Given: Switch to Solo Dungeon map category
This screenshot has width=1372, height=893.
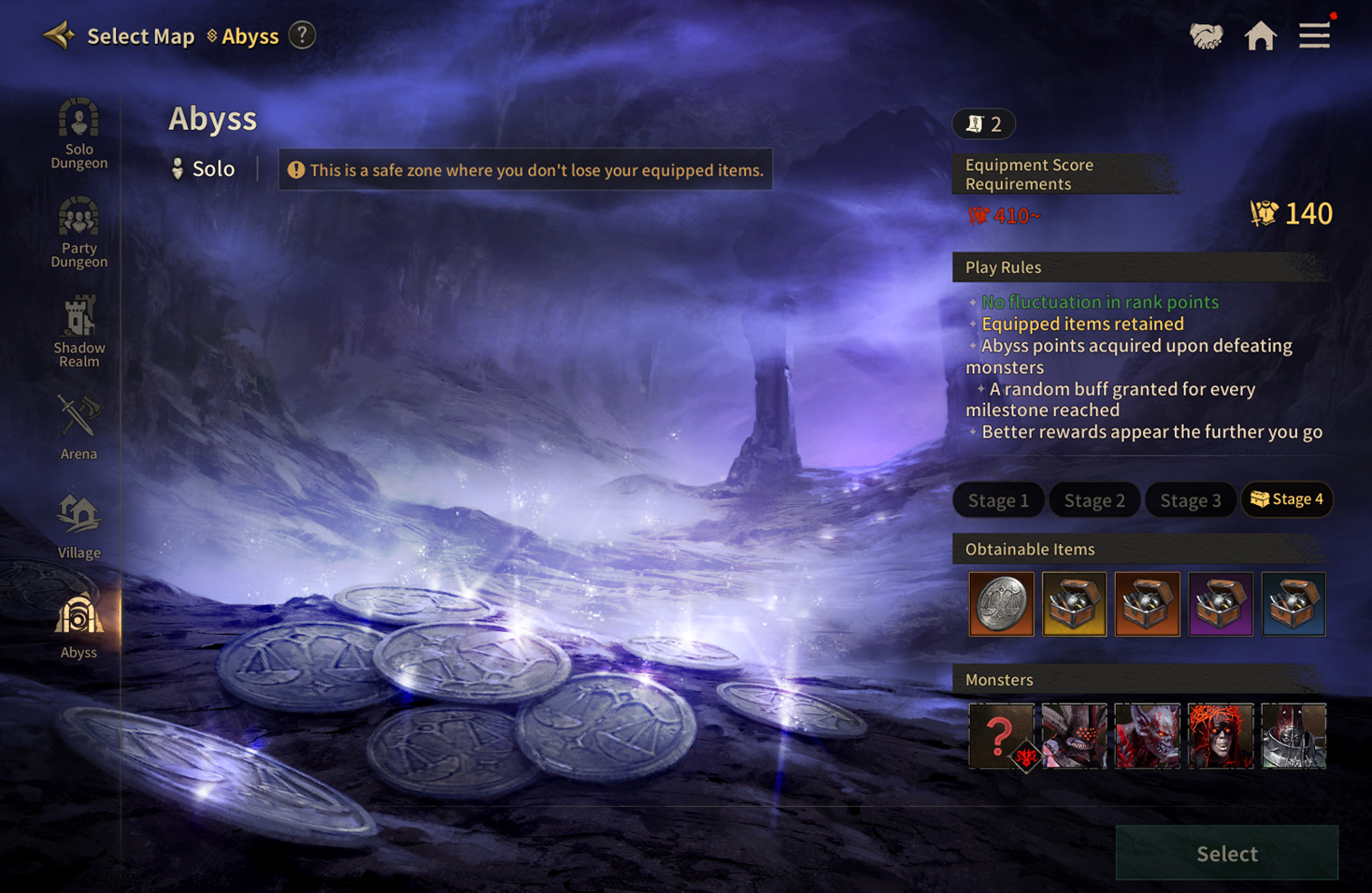Looking at the screenshot, I should coord(79,134).
